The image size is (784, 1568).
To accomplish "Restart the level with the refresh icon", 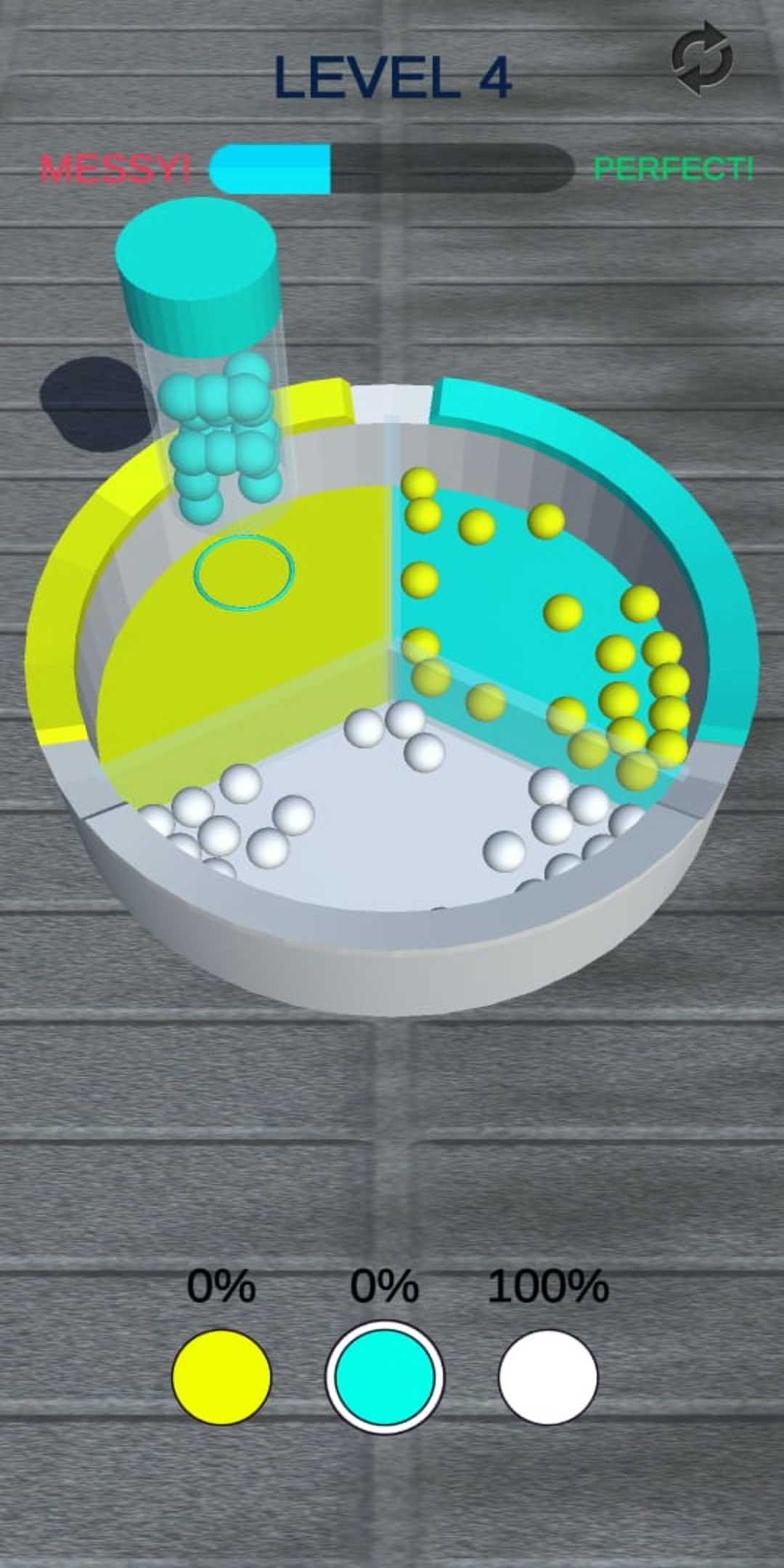I will pyautogui.click(x=701, y=58).
